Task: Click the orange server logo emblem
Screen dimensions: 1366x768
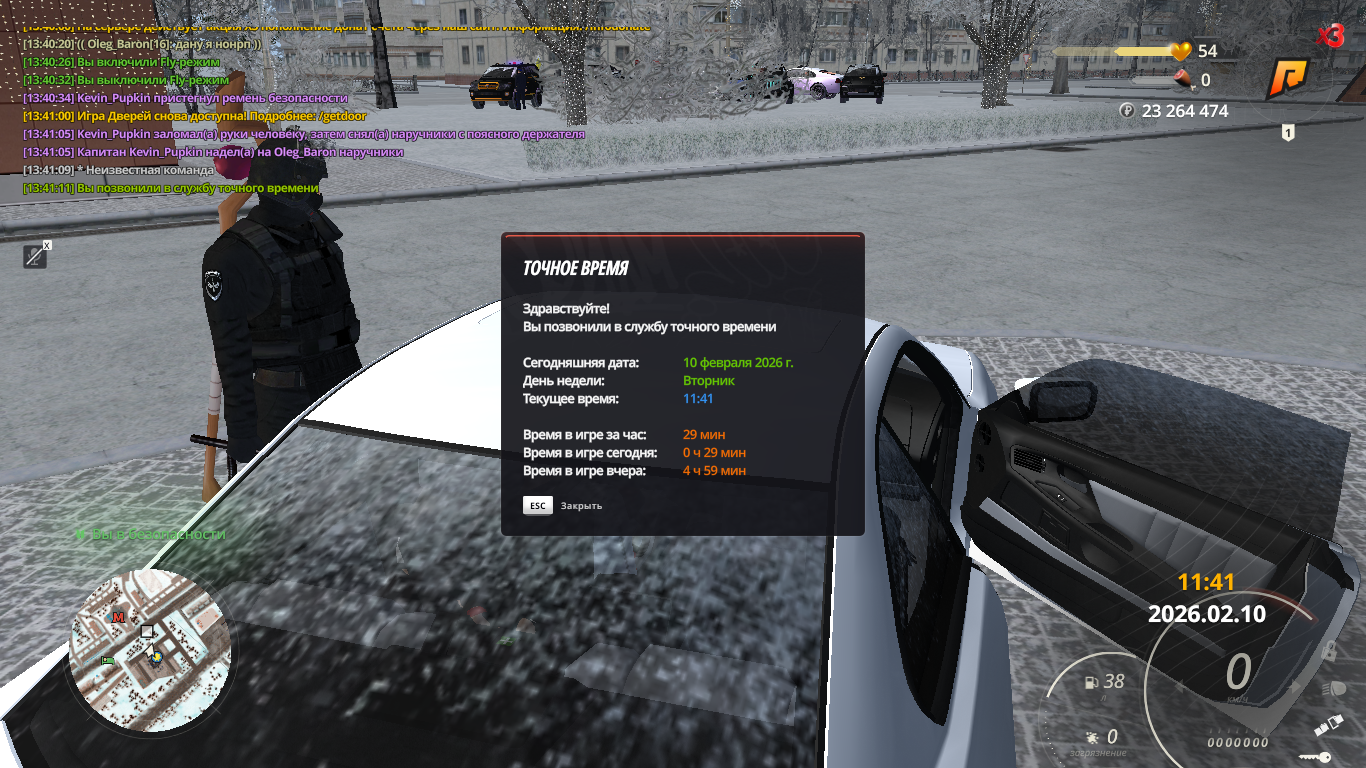Action: coord(1287,80)
